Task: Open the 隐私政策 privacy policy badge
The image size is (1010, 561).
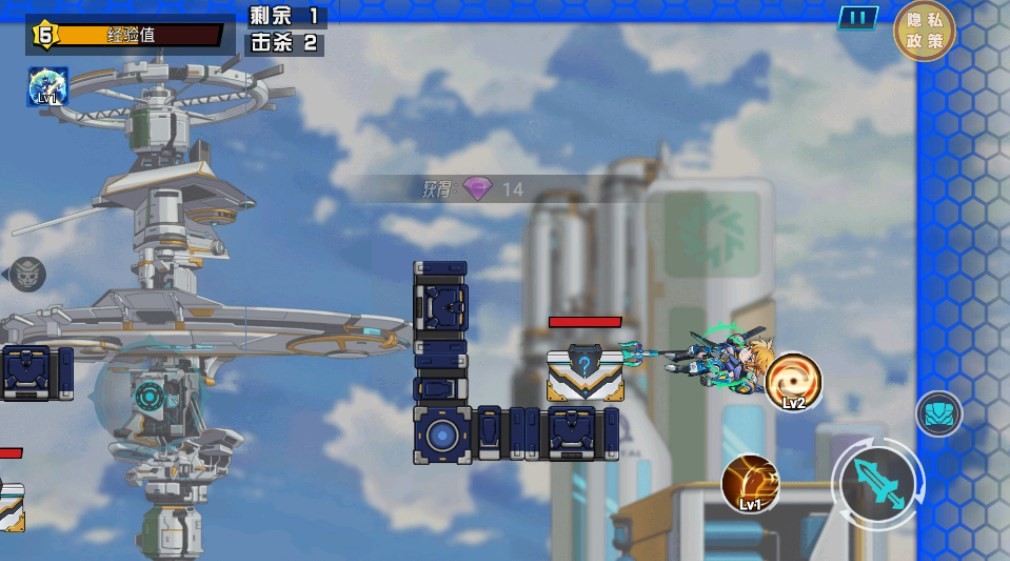Action: coord(924,31)
